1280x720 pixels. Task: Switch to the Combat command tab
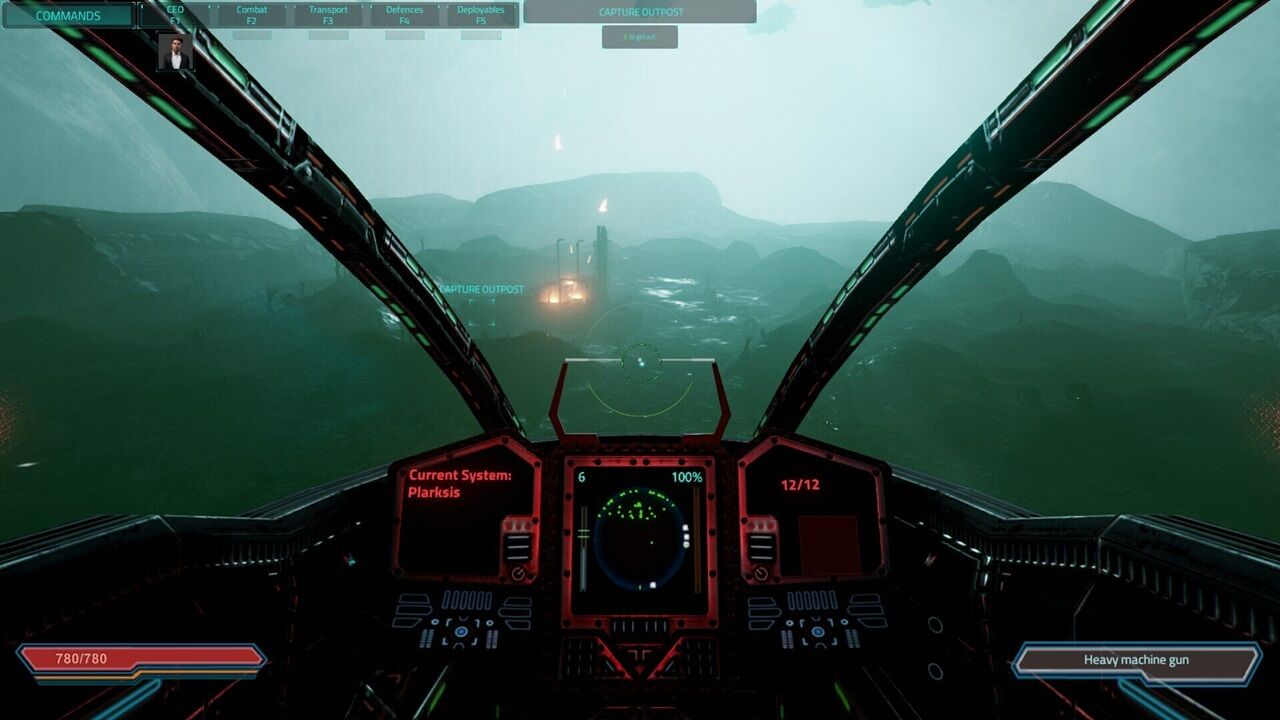252,15
